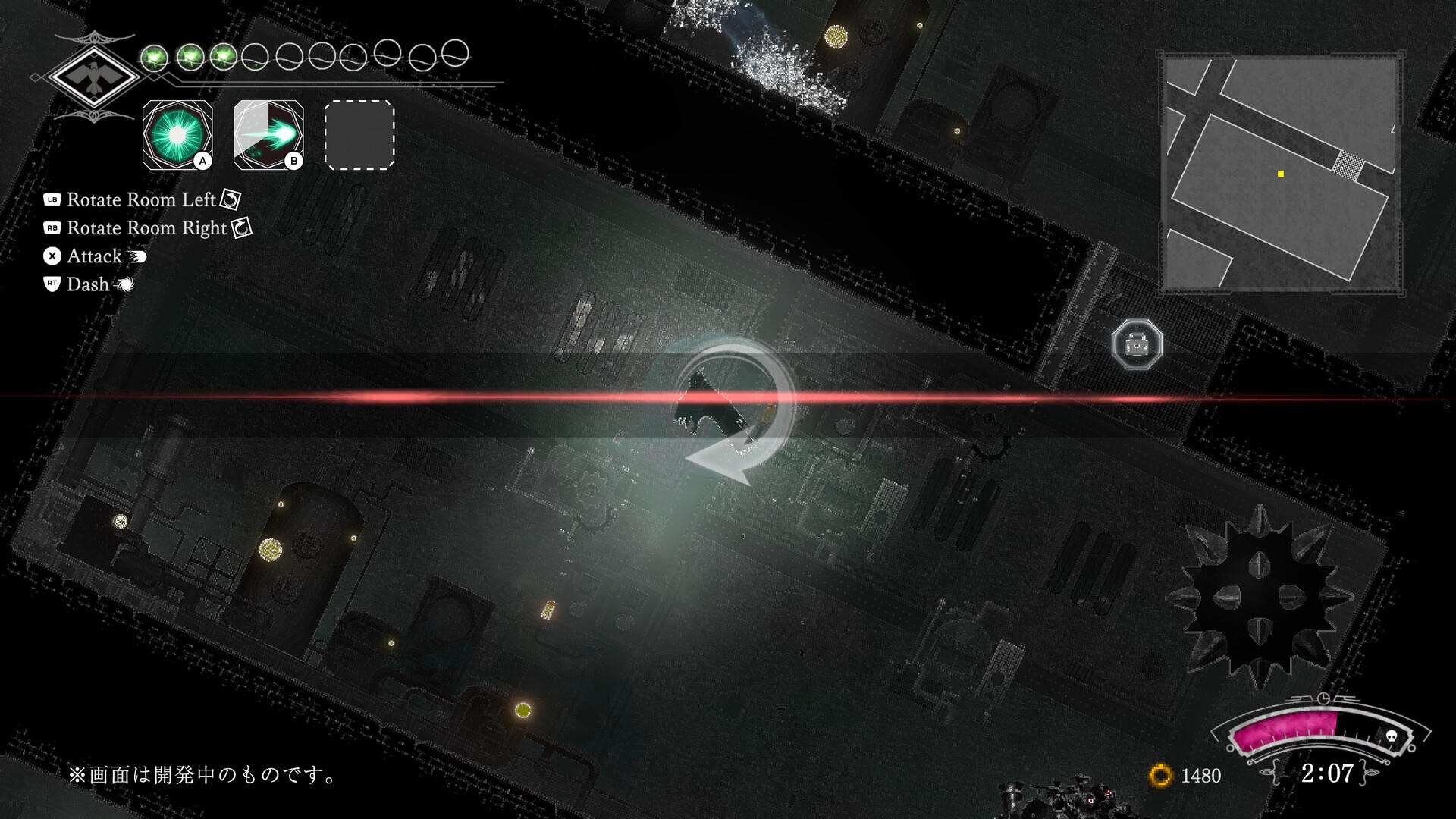Select the dash ability bound to B
This screenshot has height=819, width=1456.
pyautogui.click(x=267, y=135)
